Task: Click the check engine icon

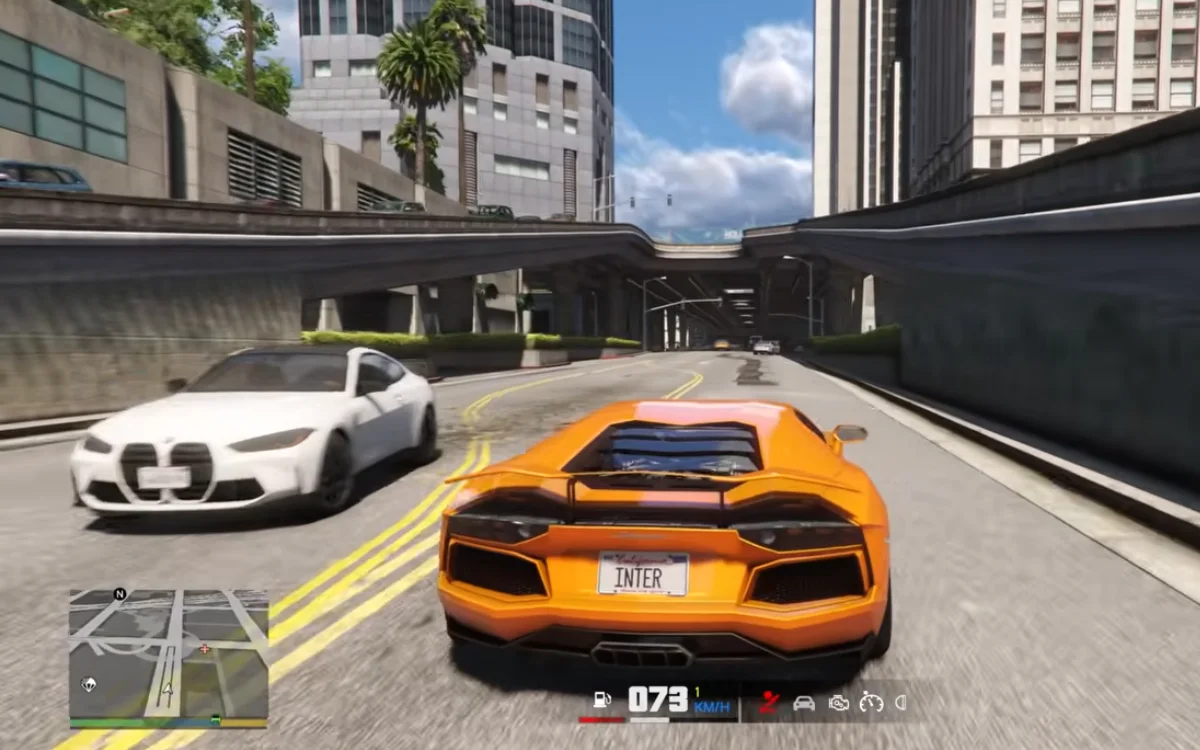Action: coord(838,702)
